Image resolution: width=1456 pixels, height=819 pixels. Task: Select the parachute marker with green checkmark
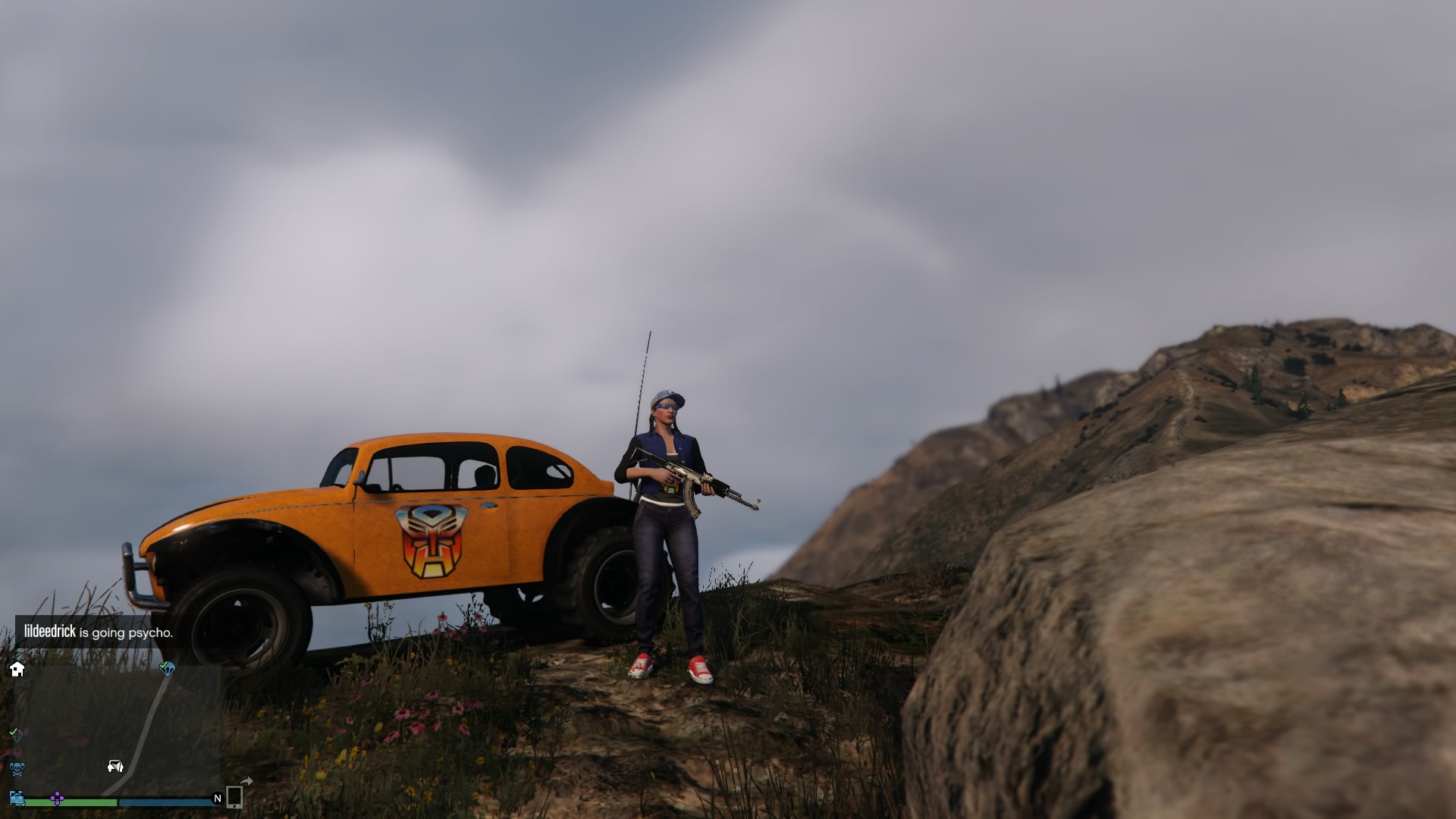(167, 668)
